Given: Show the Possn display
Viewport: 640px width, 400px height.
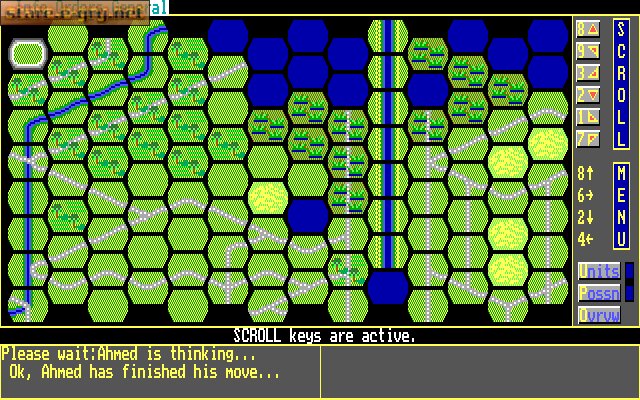Looking at the screenshot, I should click(x=598, y=293).
